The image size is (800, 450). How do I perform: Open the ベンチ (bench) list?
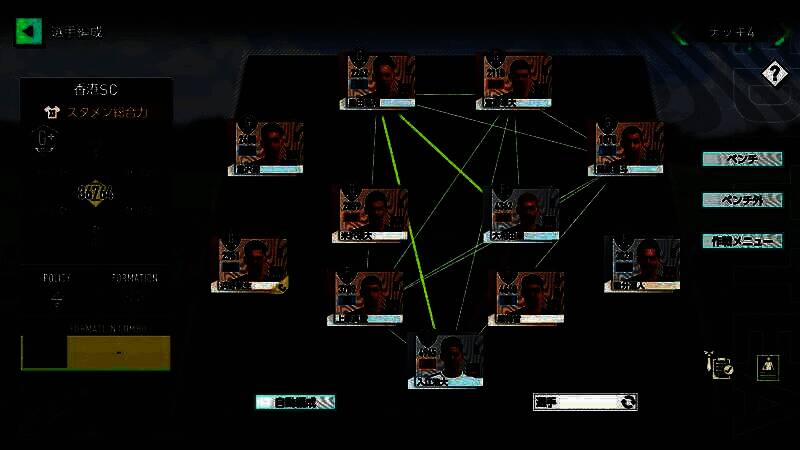pyautogui.click(x=741, y=159)
